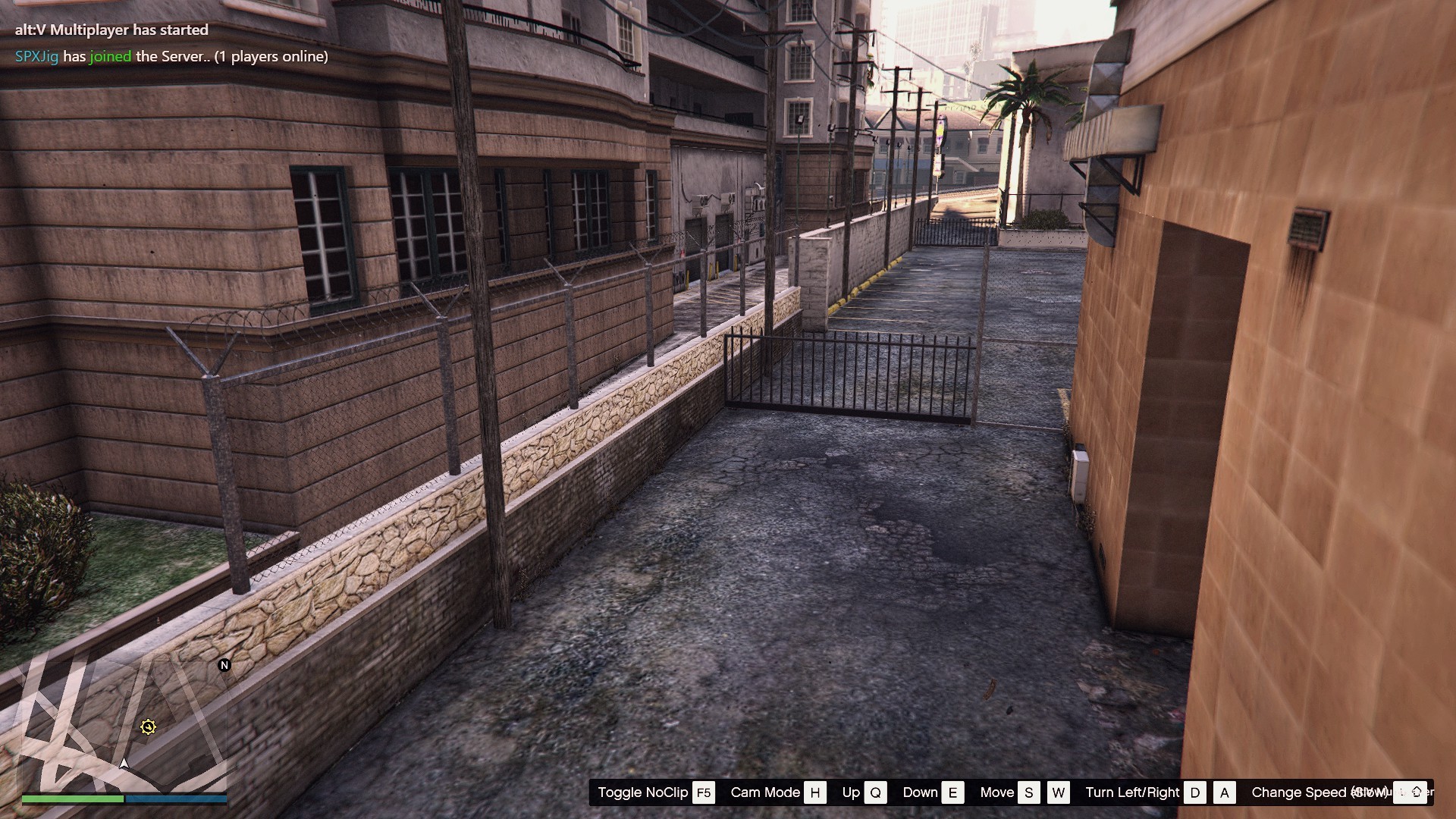The image size is (1456, 819).
Task: Select the yellow blip on the minimap
Action: click(148, 727)
